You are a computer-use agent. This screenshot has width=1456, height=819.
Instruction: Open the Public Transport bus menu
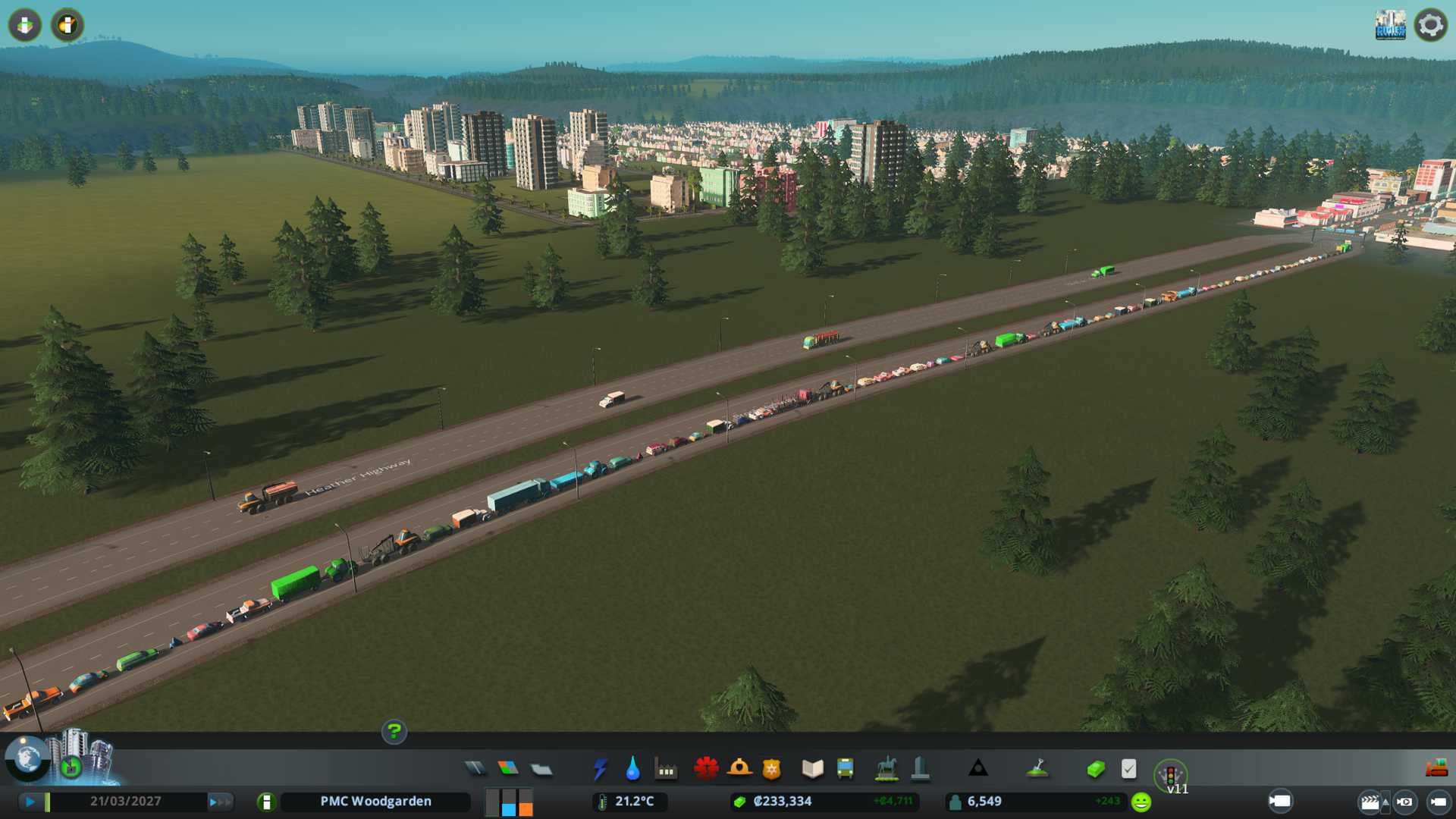tap(845, 769)
